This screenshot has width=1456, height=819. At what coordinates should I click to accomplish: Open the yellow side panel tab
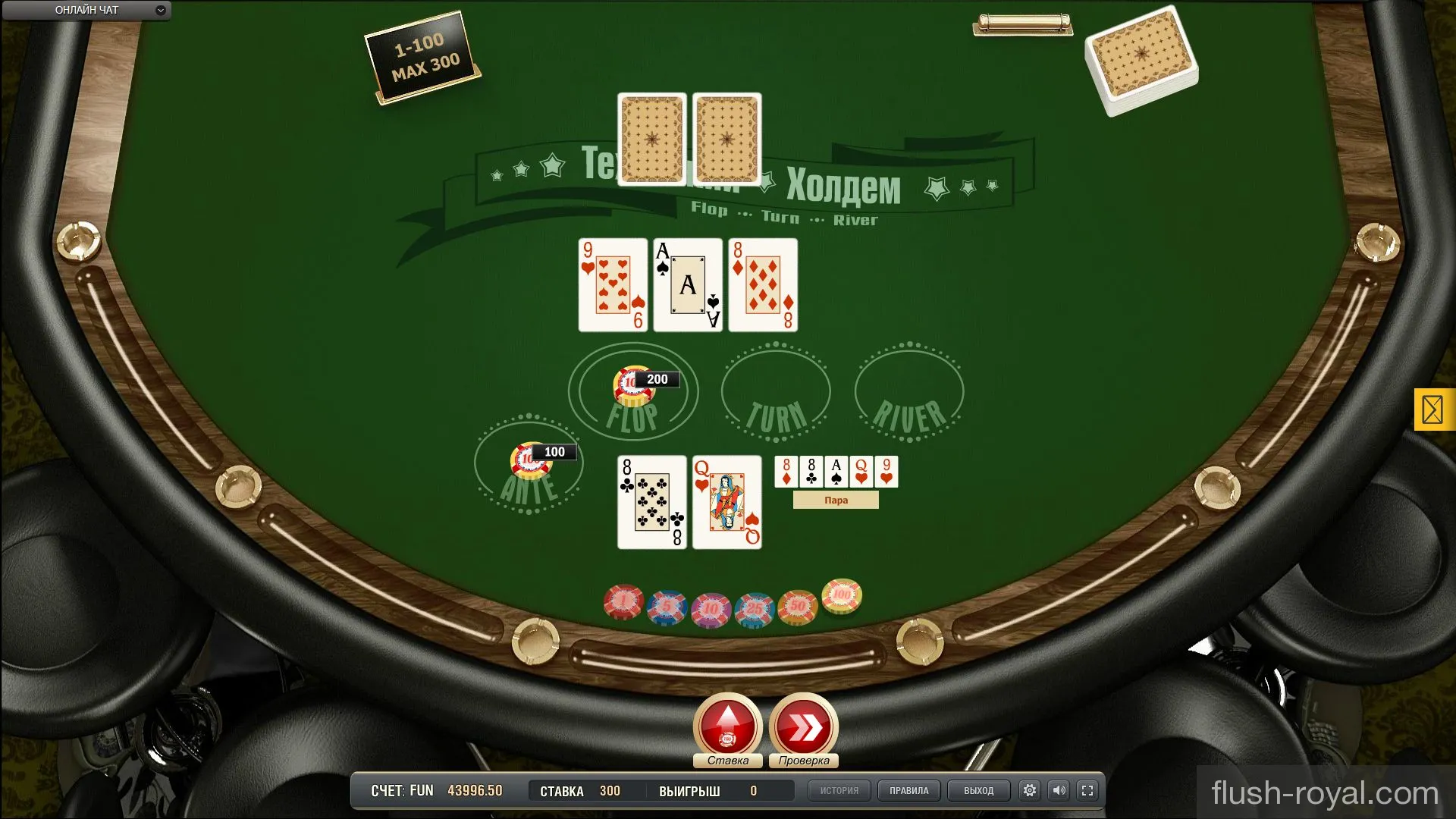point(1432,410)
